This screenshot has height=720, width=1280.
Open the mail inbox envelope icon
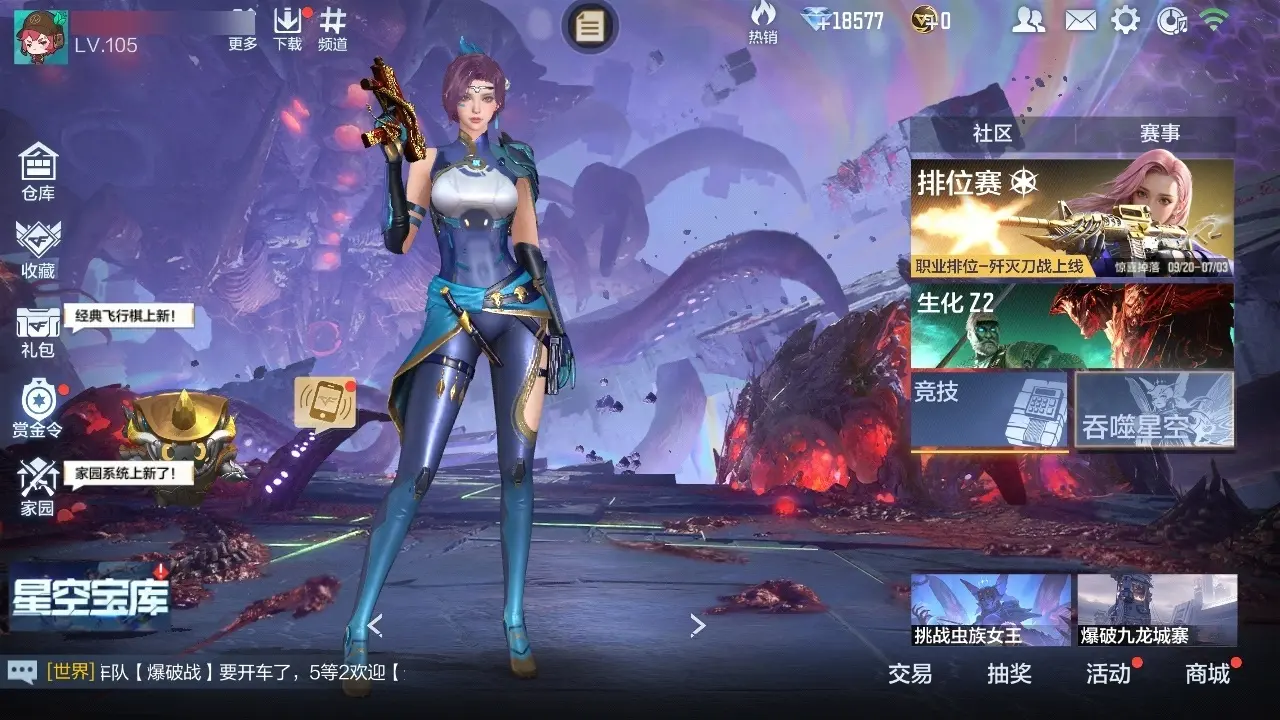pyautogui.click(x=1080, y=20)
